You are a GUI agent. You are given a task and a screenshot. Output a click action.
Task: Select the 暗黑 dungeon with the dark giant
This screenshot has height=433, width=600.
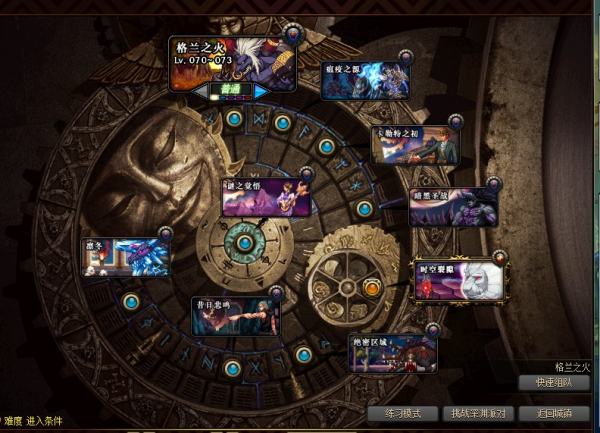(x=453, y=207)
